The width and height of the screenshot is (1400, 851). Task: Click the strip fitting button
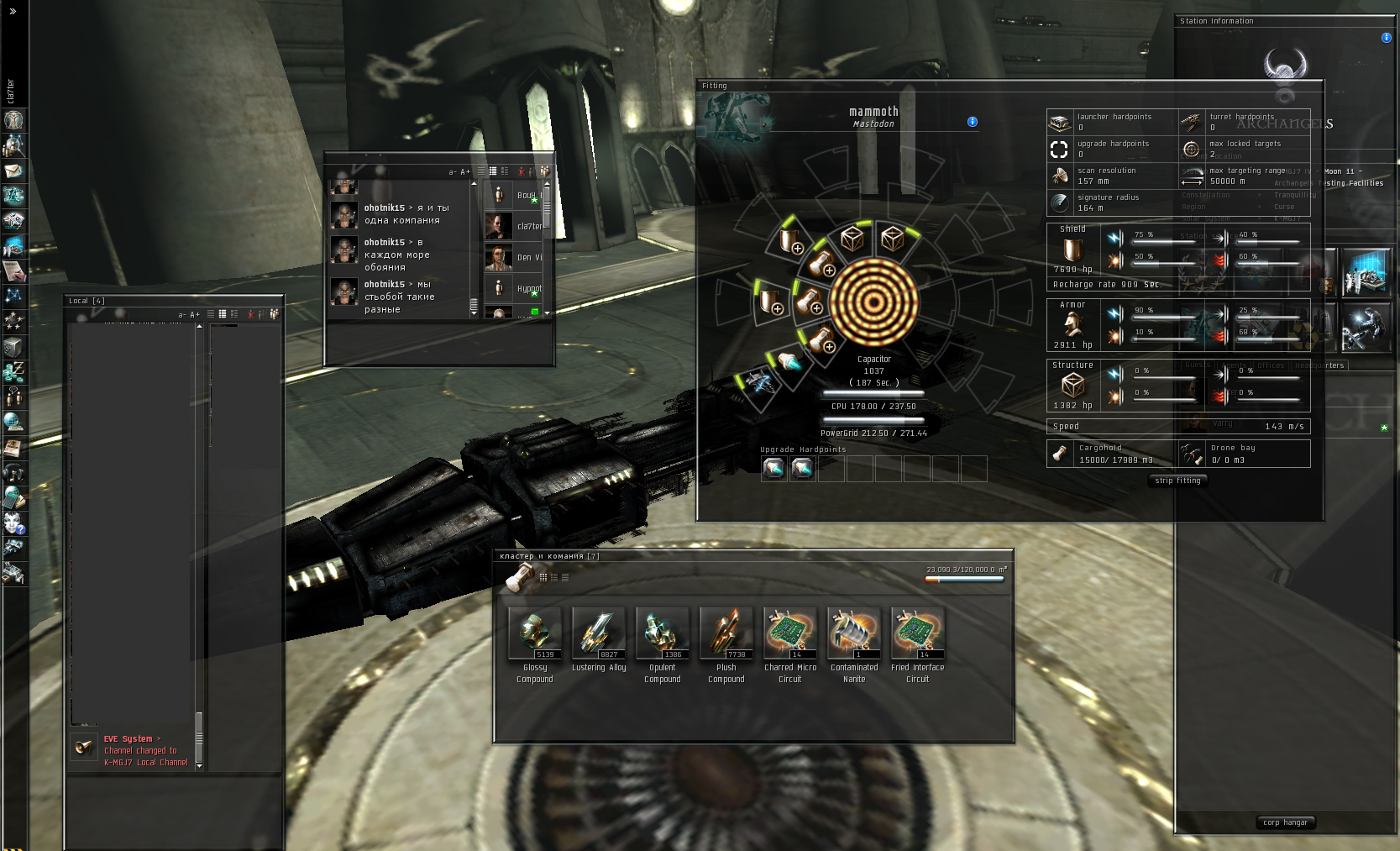[1177, 481]
